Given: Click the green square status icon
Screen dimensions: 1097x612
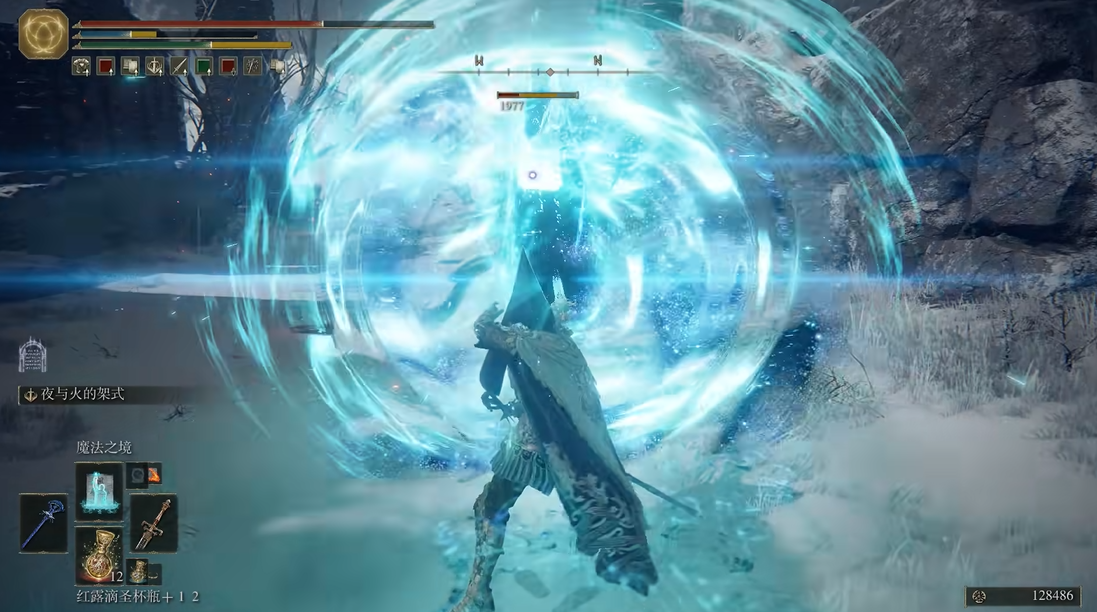Looking at the screenshot, I should pyautogui.click(x=204, y=66).
